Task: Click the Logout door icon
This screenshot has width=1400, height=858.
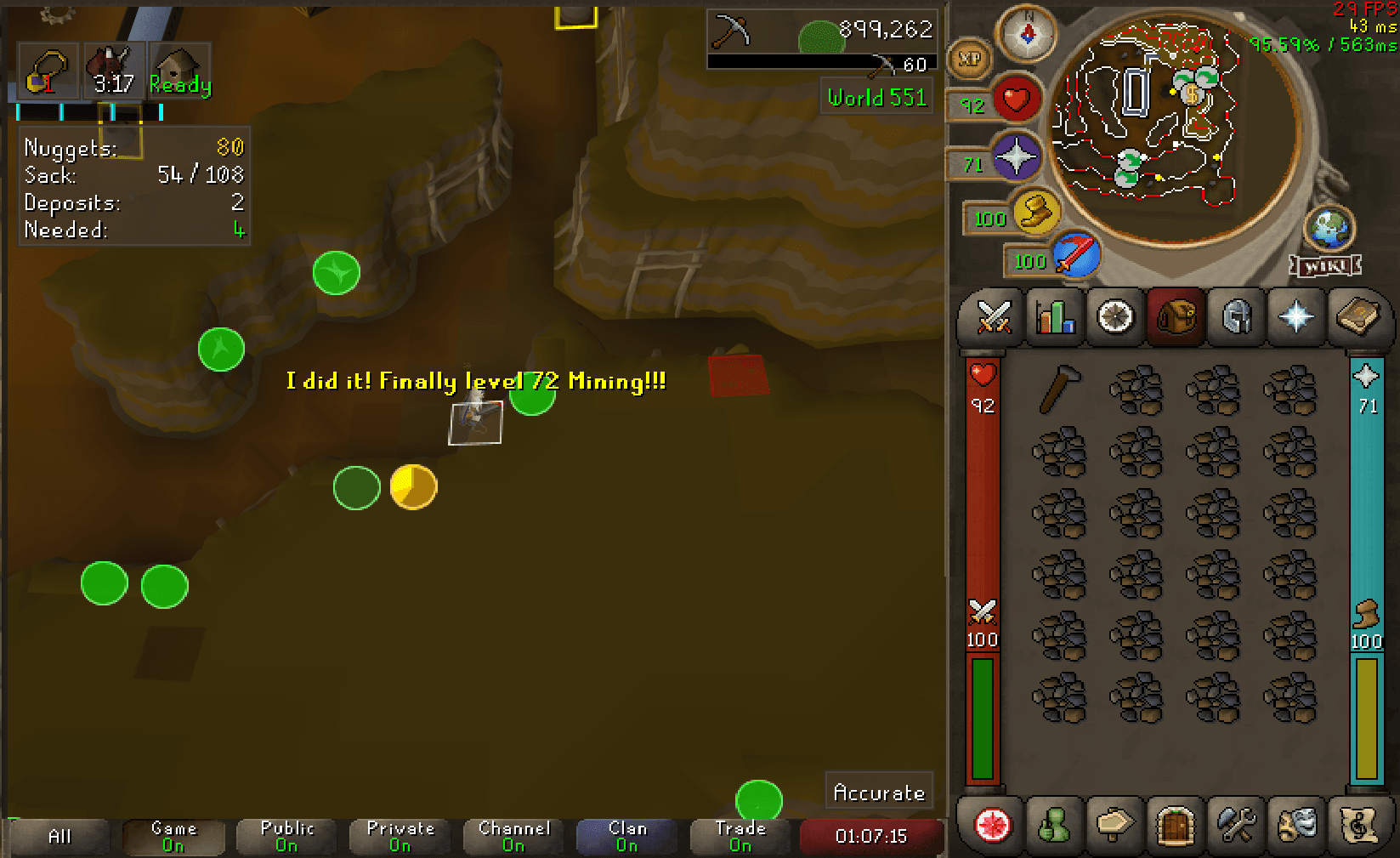Action: (1176, 826)
